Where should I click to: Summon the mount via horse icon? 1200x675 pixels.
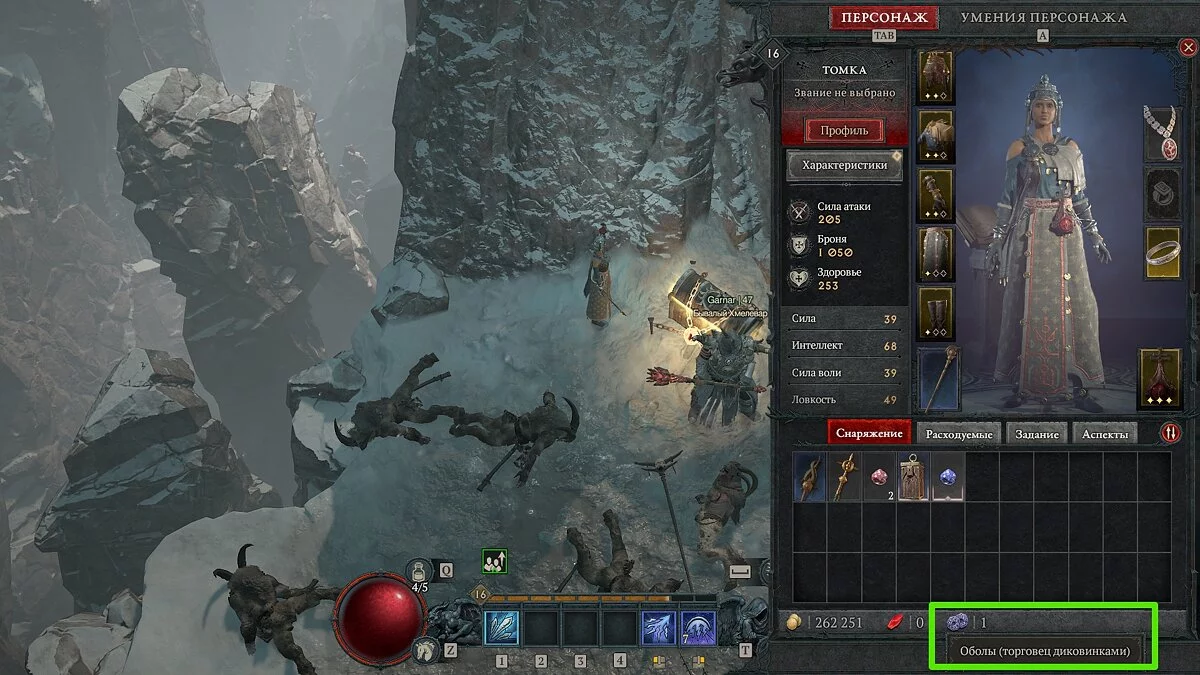(425, 650)
